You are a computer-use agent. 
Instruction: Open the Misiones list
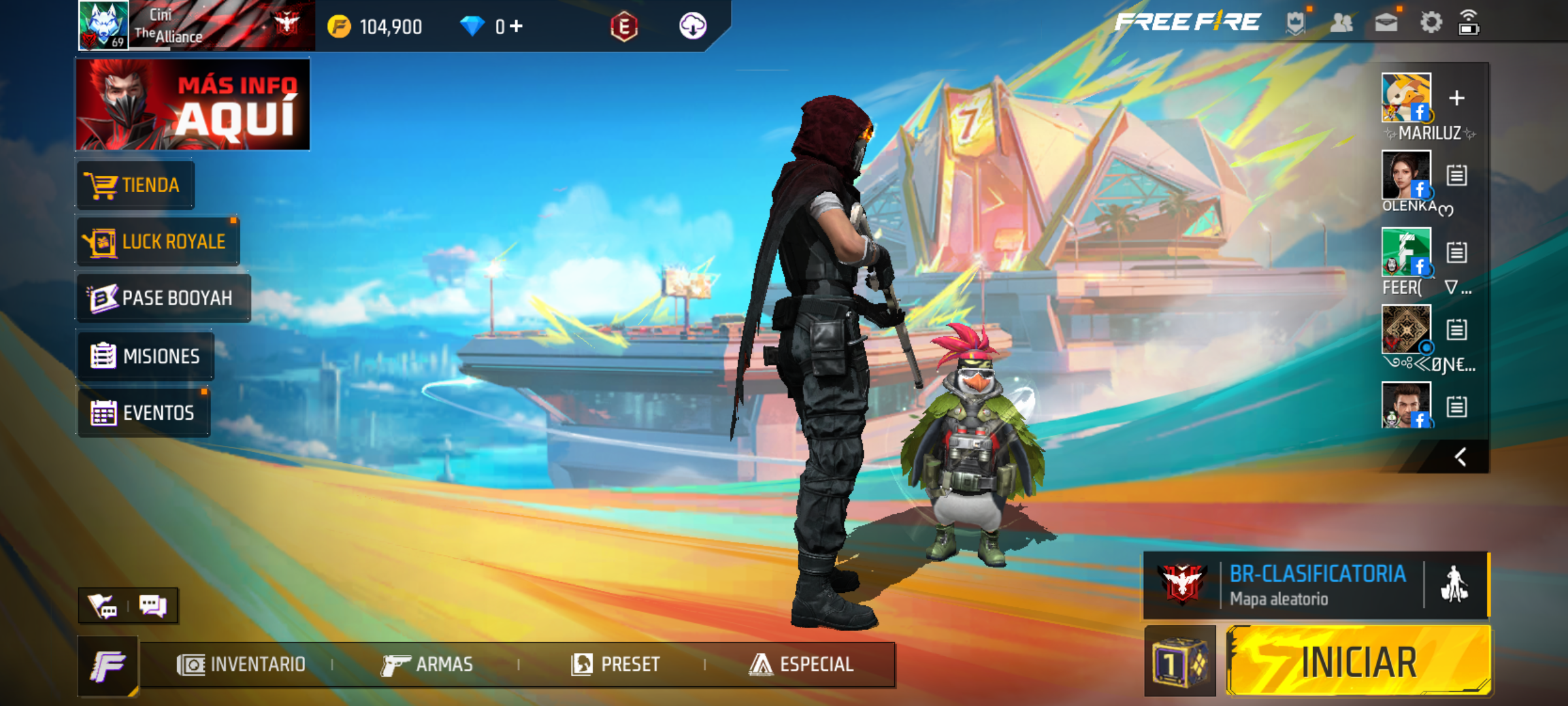click(146, 356)
